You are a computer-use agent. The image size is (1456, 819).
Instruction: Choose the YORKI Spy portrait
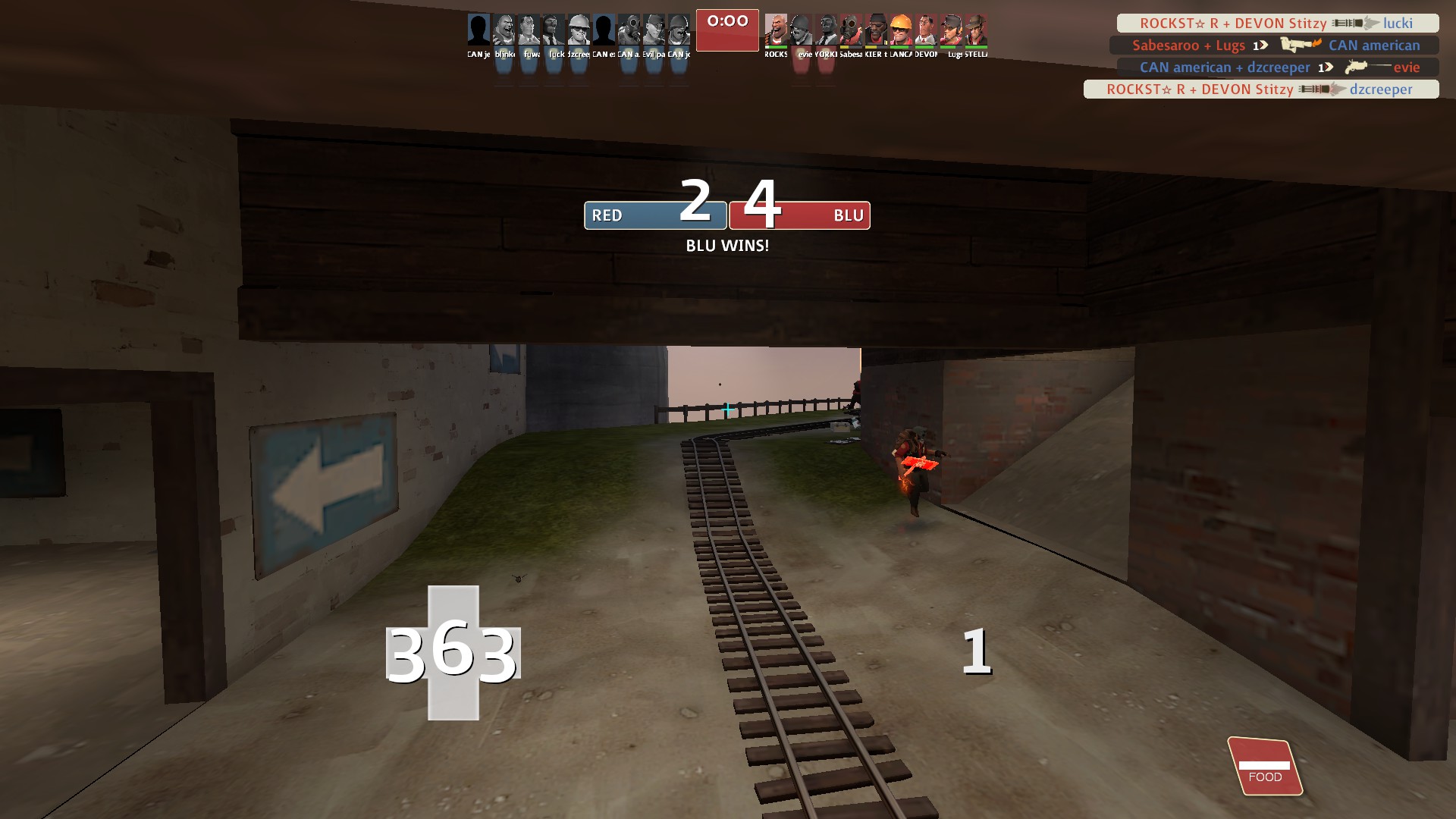826,30
